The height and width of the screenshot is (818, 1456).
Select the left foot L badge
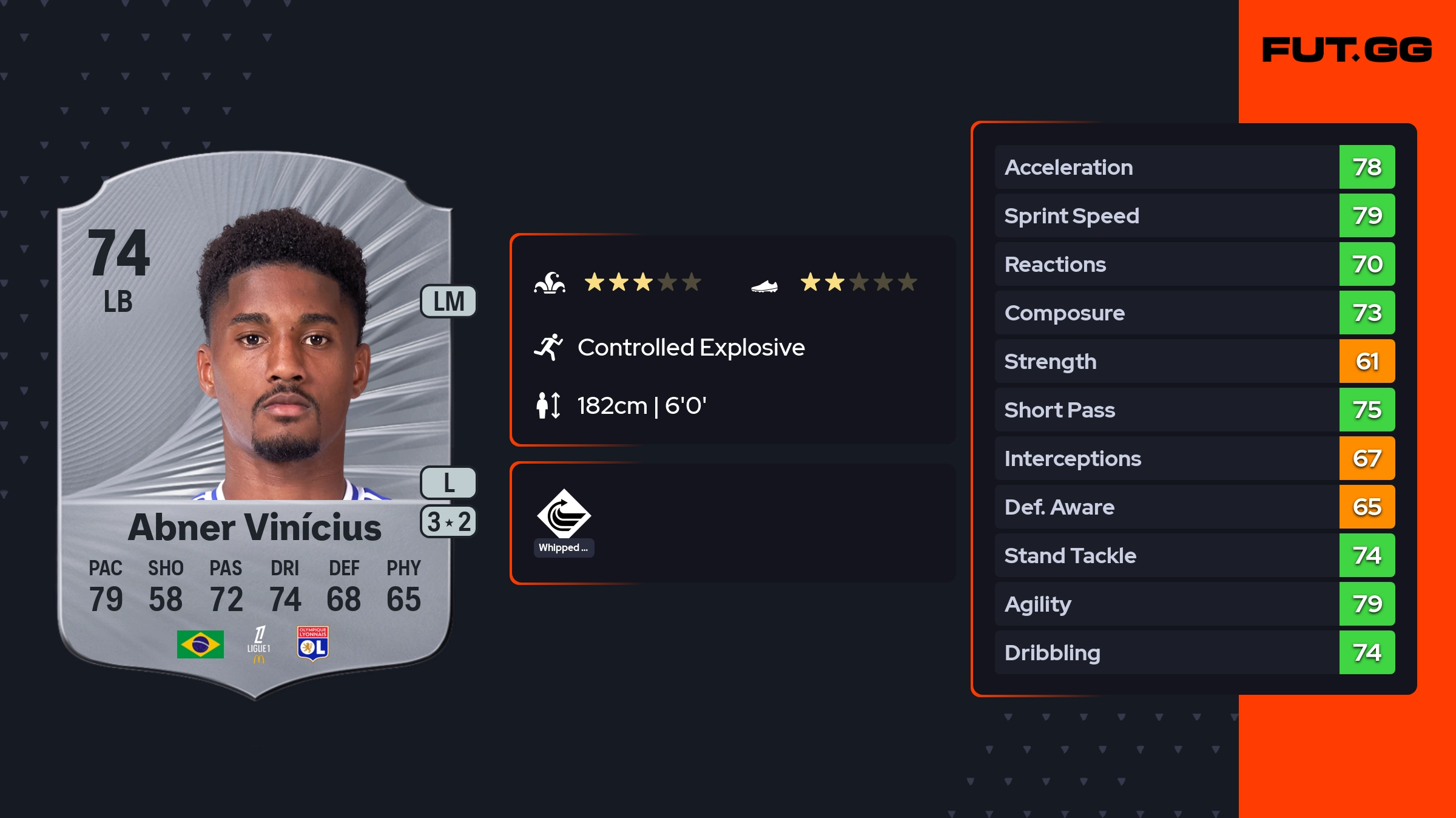pos(448,483)
